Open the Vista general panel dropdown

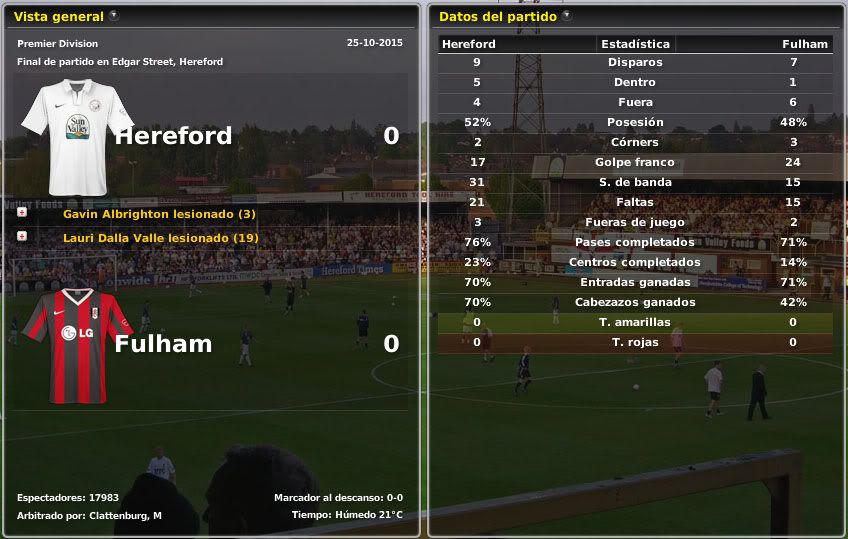[x=114, y=16]
